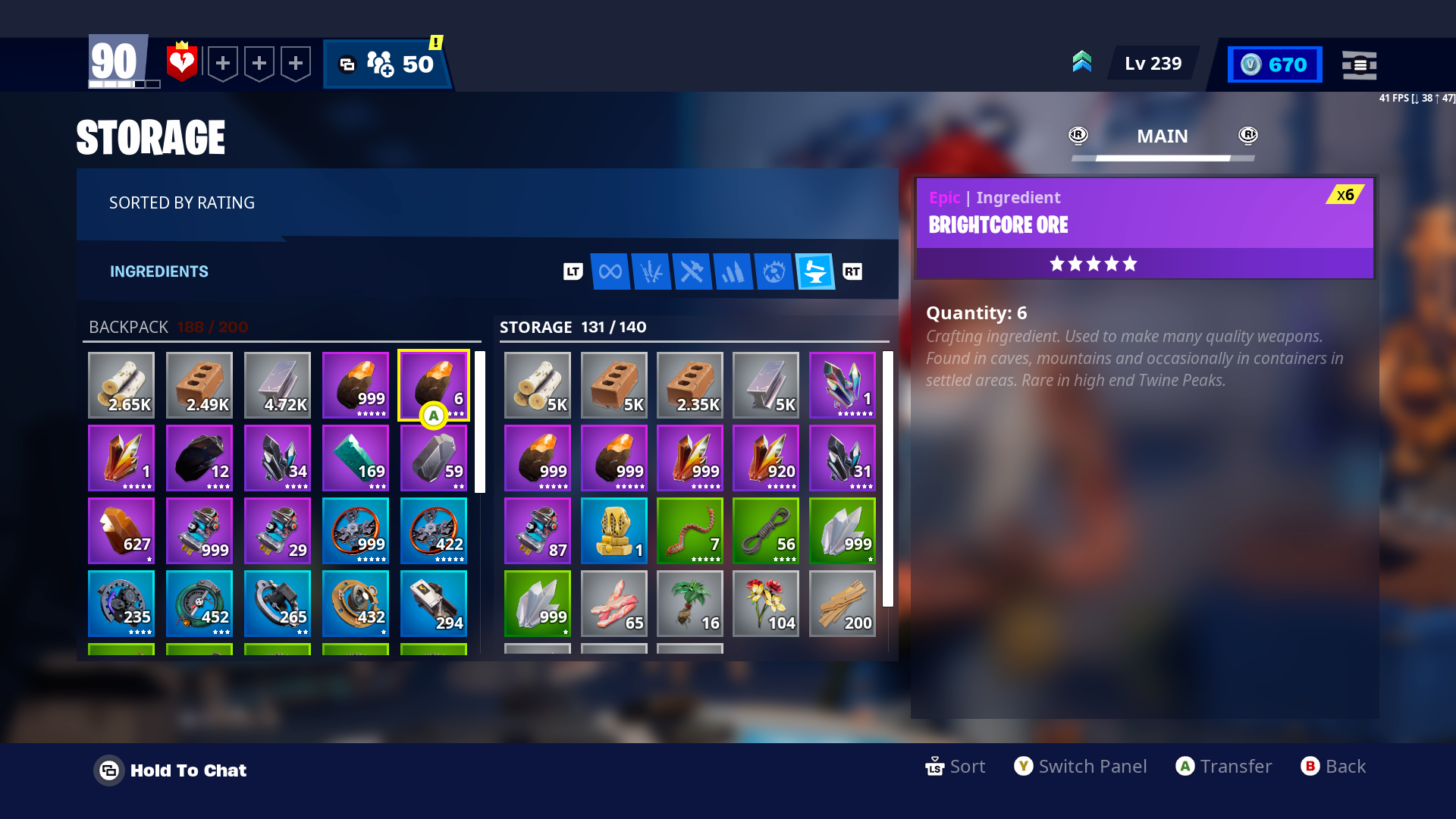Select the anvil ingredients filter icon
Screen dimensions: 1456x819
pyautogui.click(x=814, y=271)
